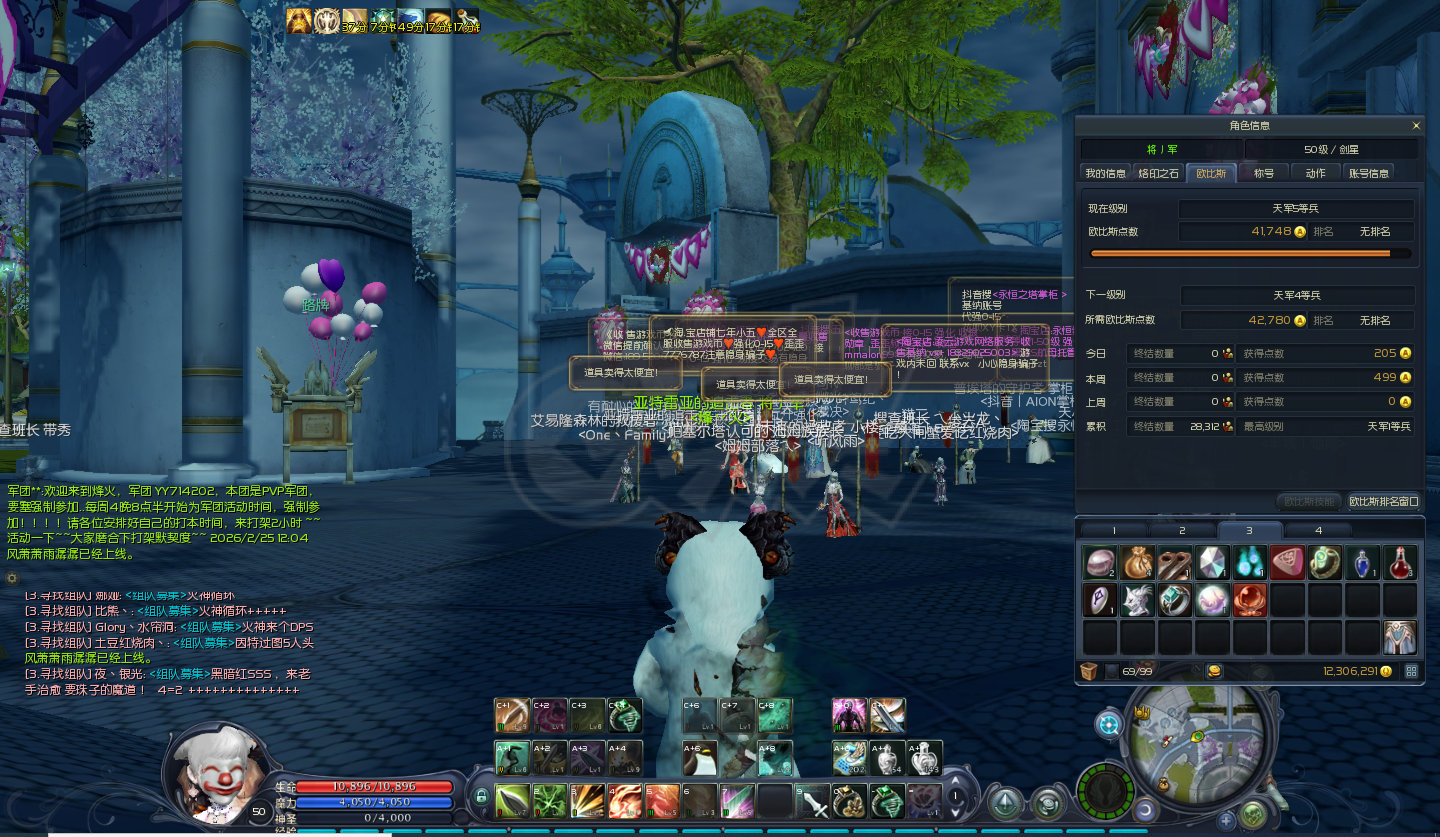Activate the penguin skill on A+6

click(x=699, y=759)
